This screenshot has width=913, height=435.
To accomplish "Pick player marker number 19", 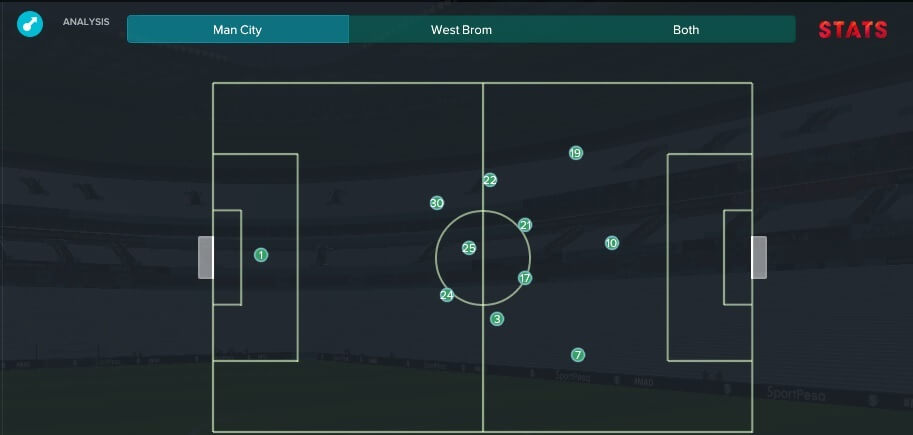I will [x=575, y=153].
